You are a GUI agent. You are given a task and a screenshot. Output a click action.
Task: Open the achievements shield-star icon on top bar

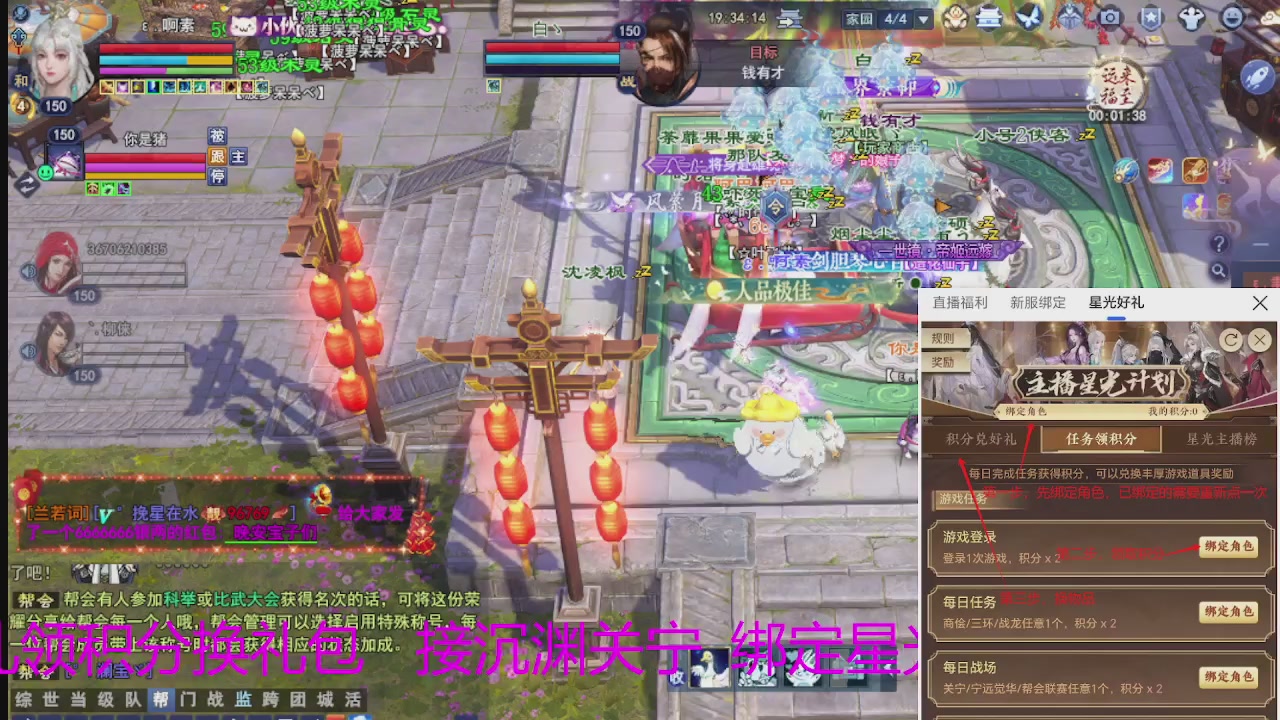[x=1150, y=17]
